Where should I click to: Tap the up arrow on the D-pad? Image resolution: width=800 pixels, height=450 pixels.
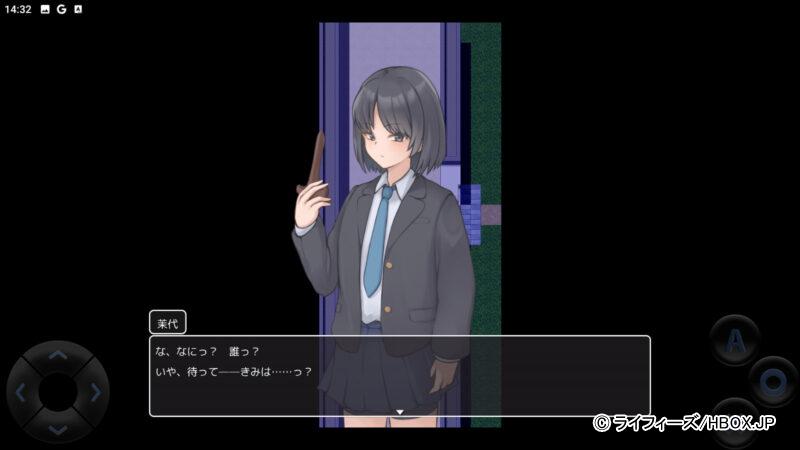click(x=58, y=355)
